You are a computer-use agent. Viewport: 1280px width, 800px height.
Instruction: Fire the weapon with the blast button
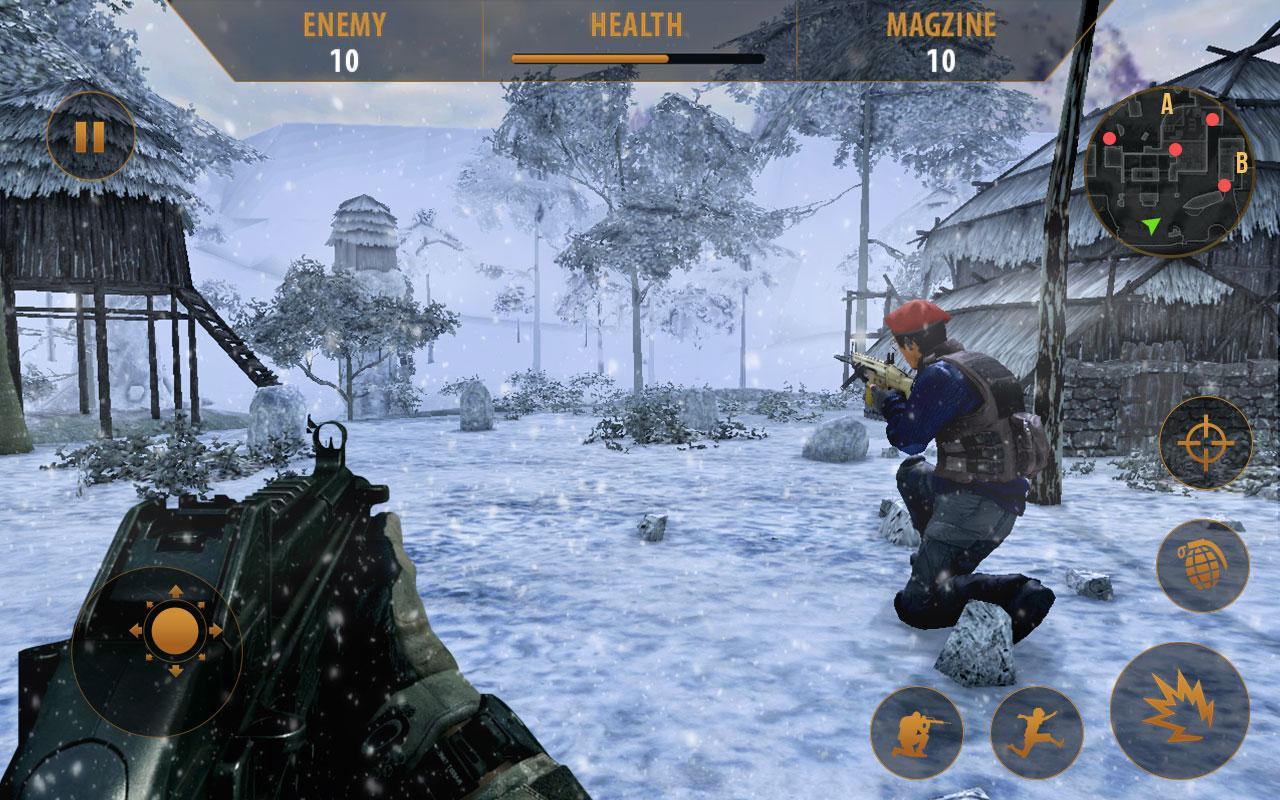point(1179,710)
